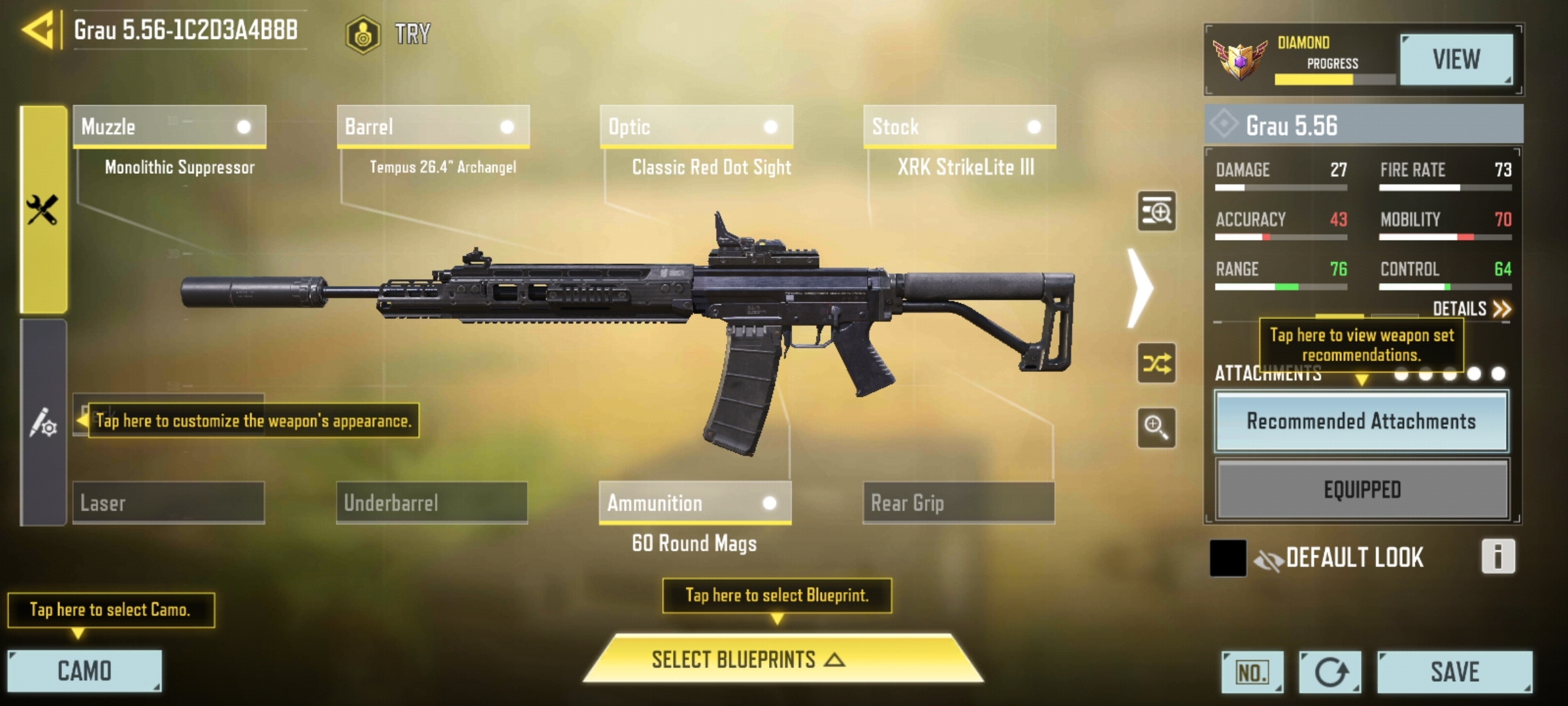Expand the Select Blueprints panel

(783, 660)
